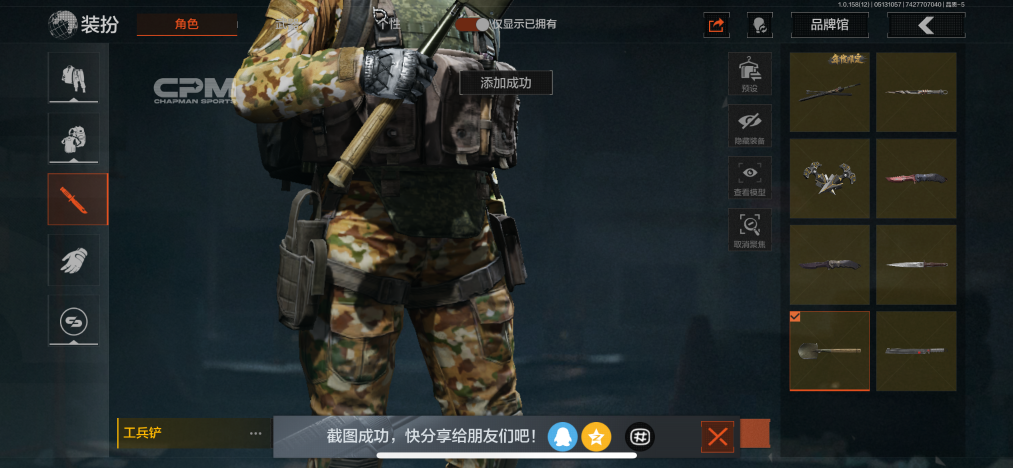Share screenshot via the QQ penguin icon

coord(563,436)
